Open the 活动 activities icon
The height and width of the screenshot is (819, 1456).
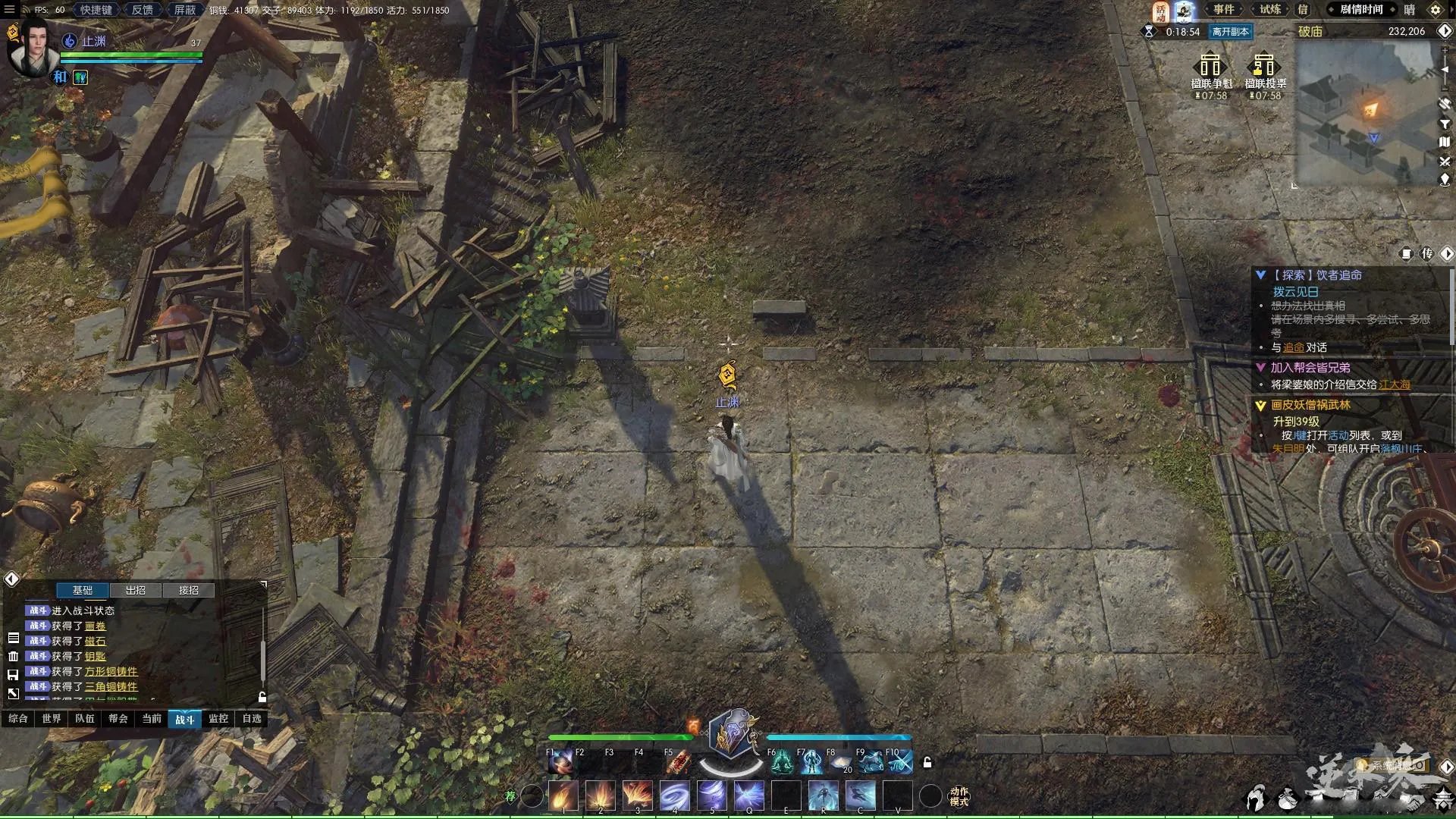coord(1160,11)
